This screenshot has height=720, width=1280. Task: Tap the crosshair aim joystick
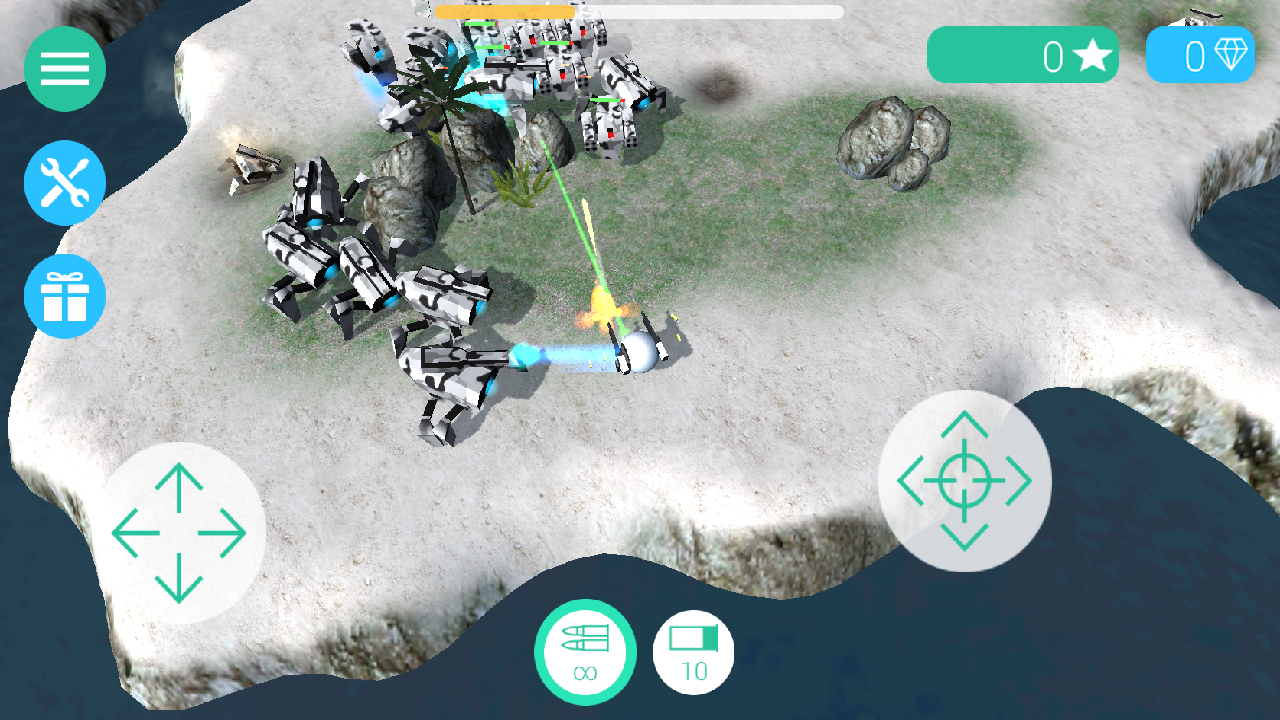click(x=964, y=481)
